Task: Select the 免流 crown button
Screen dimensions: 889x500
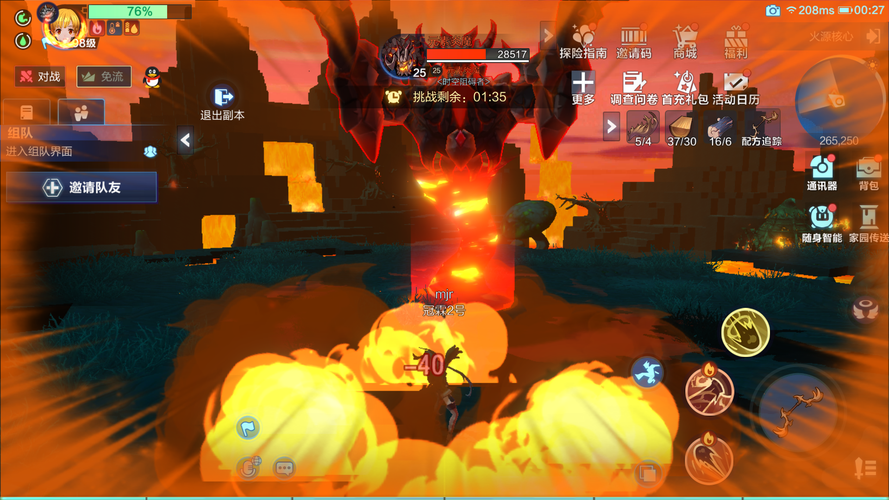Action: (x=103, y=77)
